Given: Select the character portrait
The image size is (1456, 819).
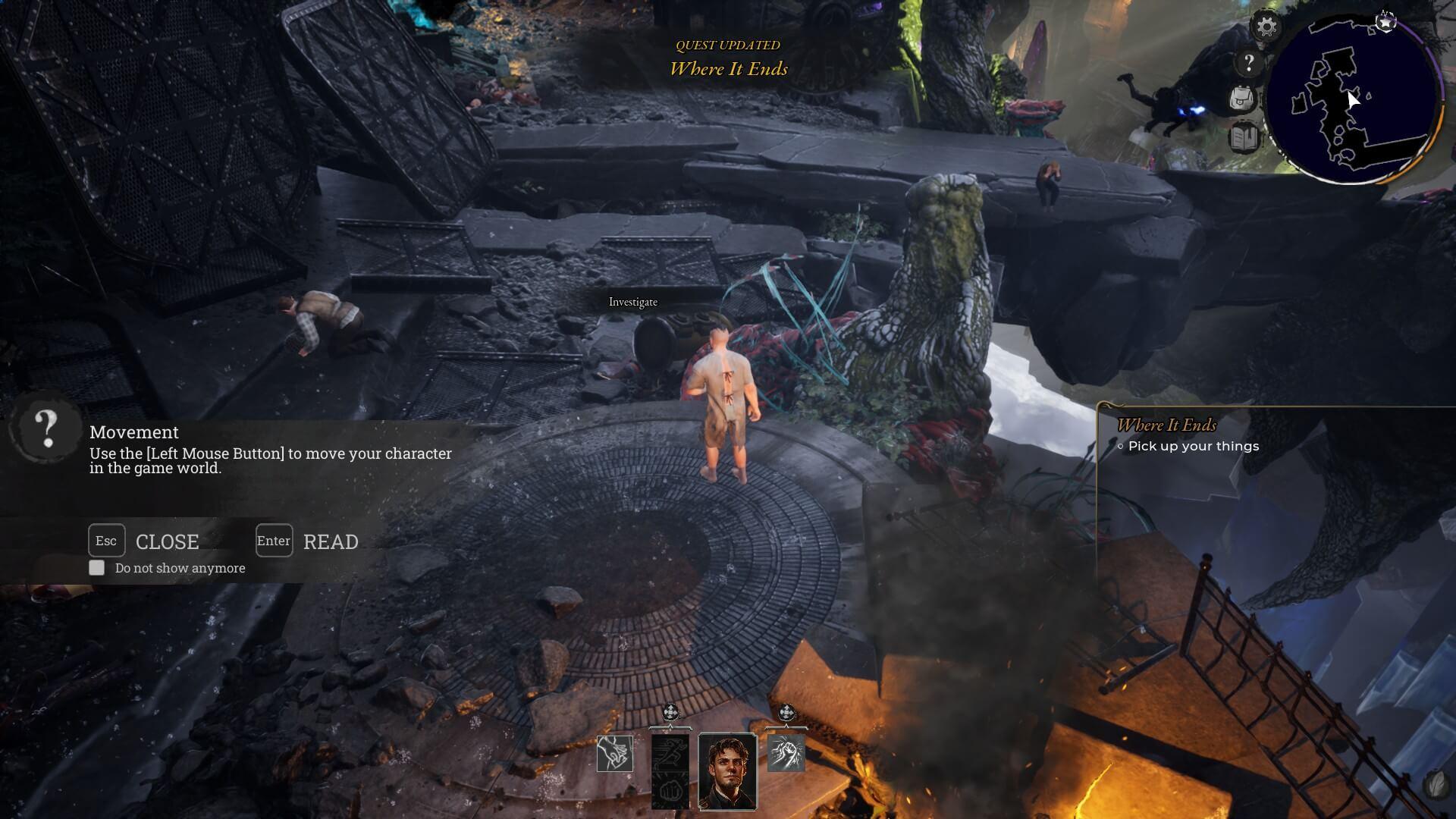Looking at the screenshot, I should [x=727, y=771].
